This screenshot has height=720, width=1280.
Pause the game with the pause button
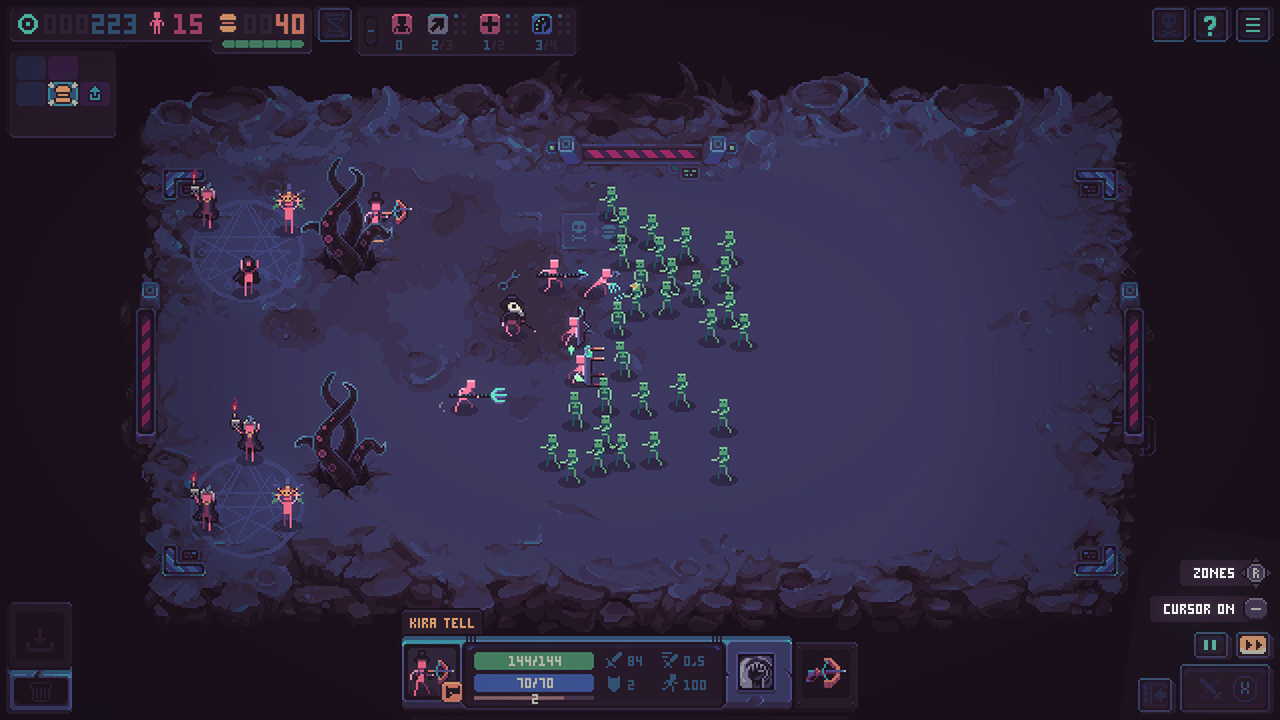pos(1210,645)
